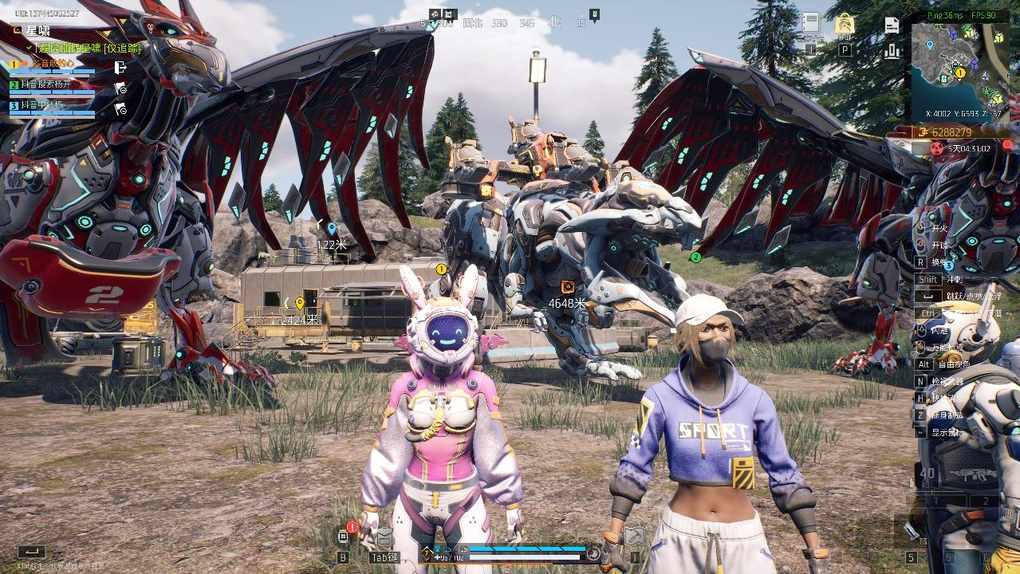The height and width of the screenshot is (574, 1020).
Task: Open the chat box at bottom left
Action: (31, 551)
